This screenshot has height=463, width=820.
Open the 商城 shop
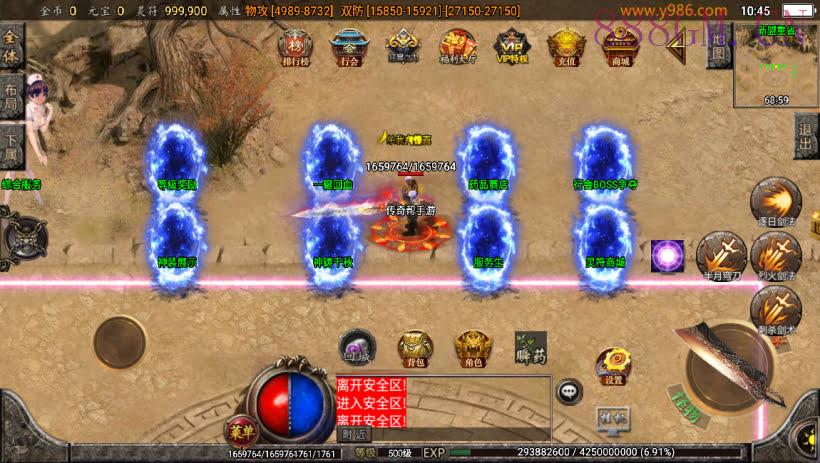[x=620, y=46]
